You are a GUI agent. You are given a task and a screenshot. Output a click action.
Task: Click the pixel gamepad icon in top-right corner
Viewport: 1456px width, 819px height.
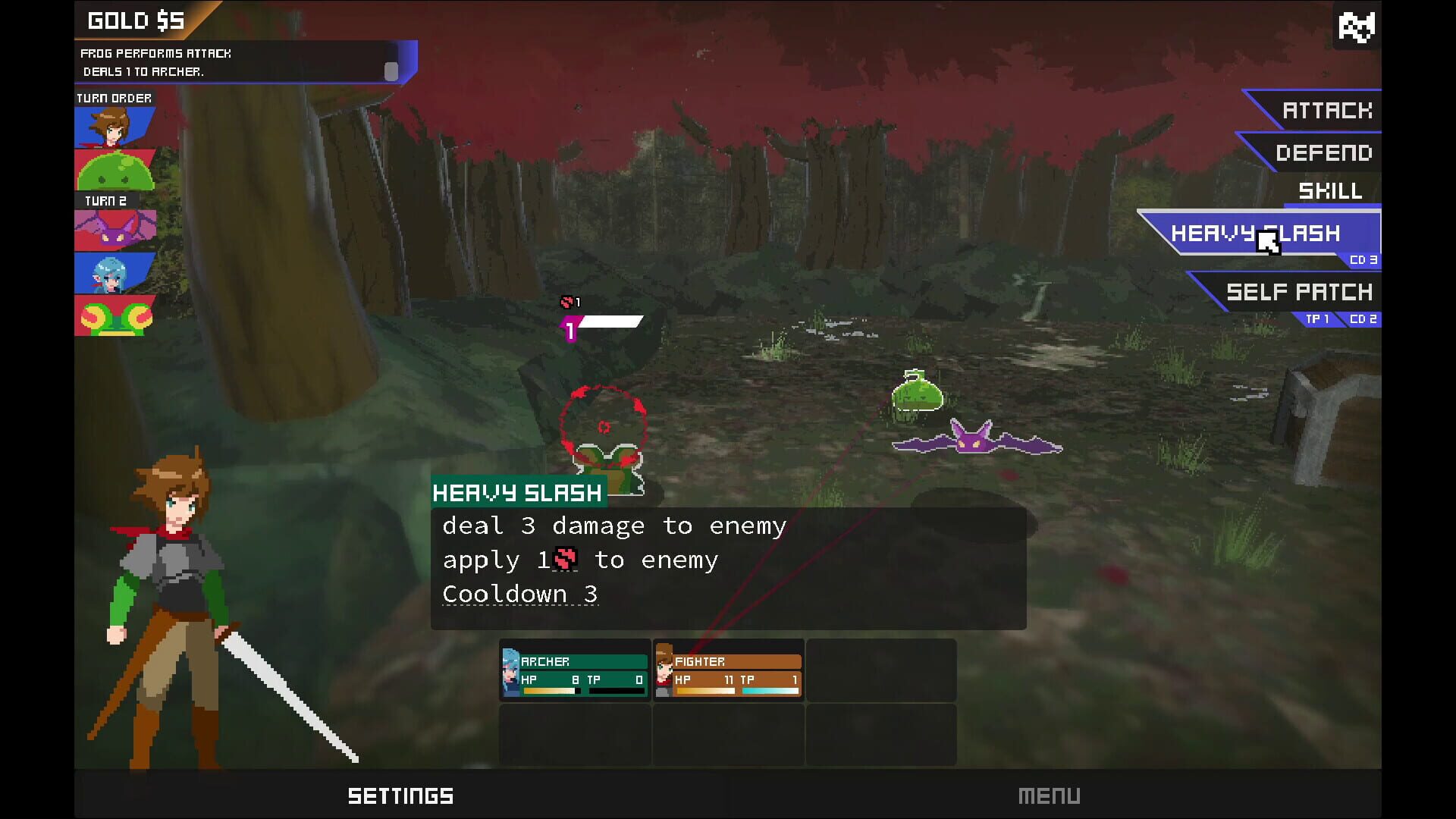(x=1357, y=27)
